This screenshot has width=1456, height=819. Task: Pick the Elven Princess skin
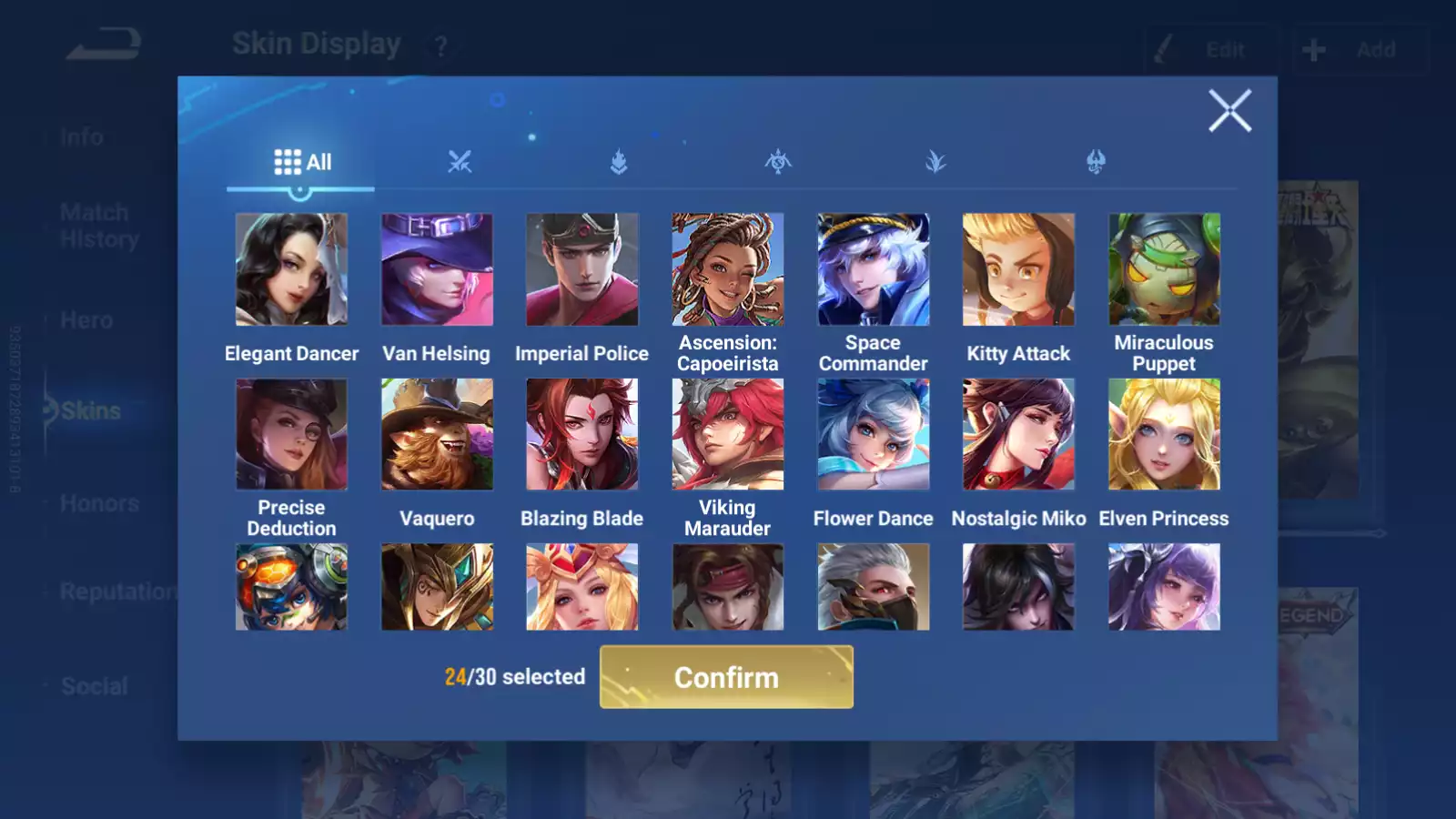[x=1164, y=434]
